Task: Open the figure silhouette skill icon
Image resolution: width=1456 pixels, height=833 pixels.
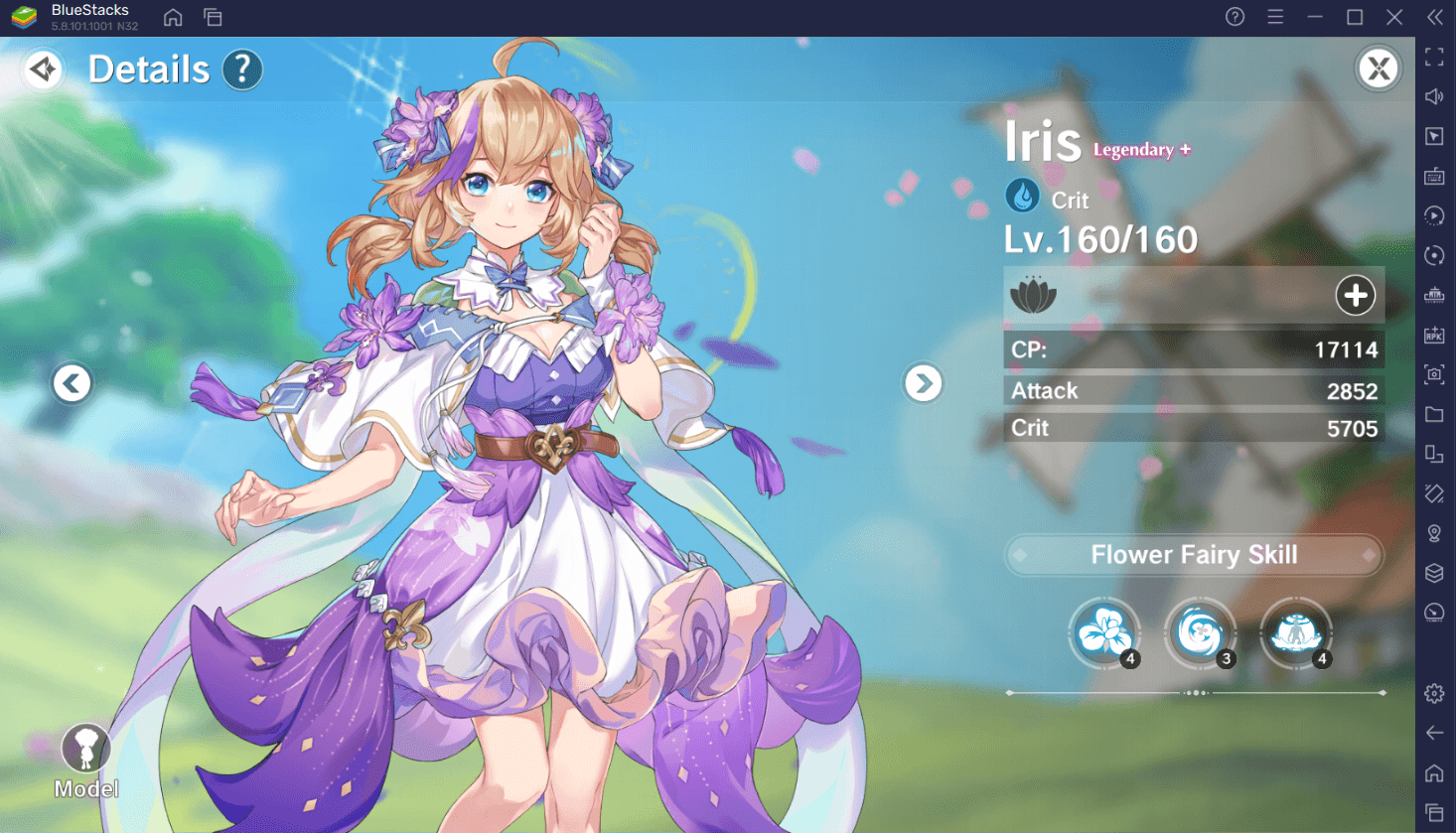Action: coord(1296,632)
